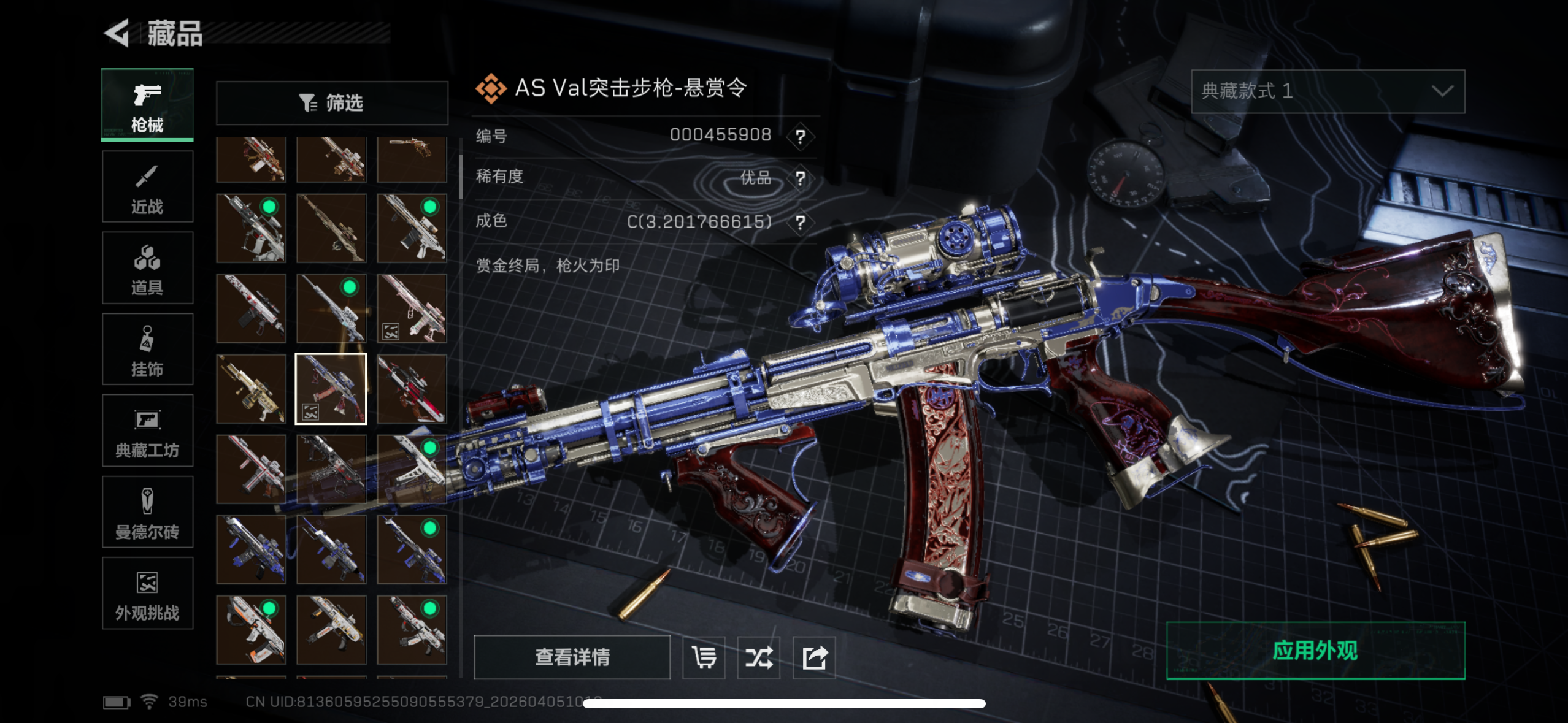Show the 挂饰 charms category

point(147,350)
